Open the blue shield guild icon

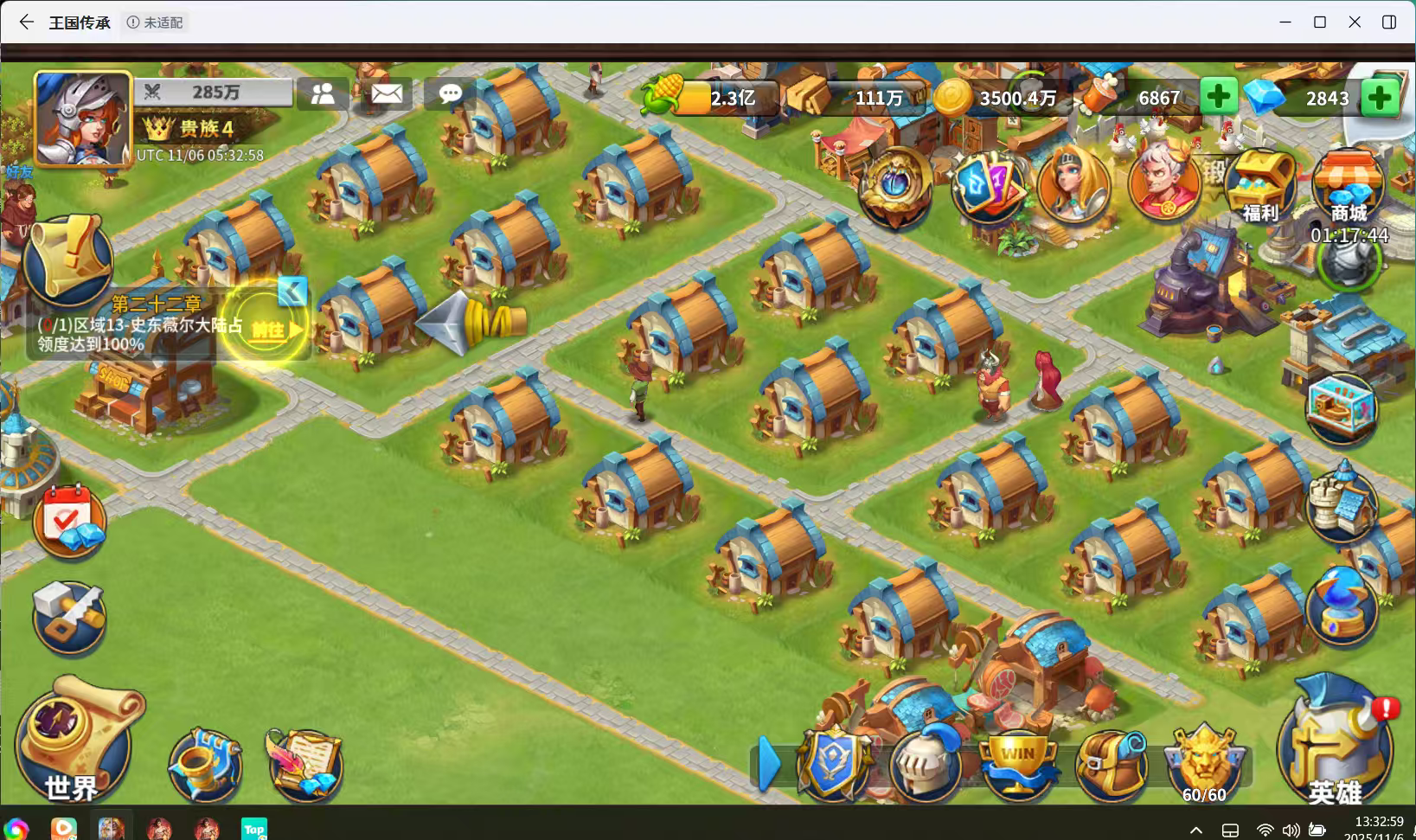[832, 764]
